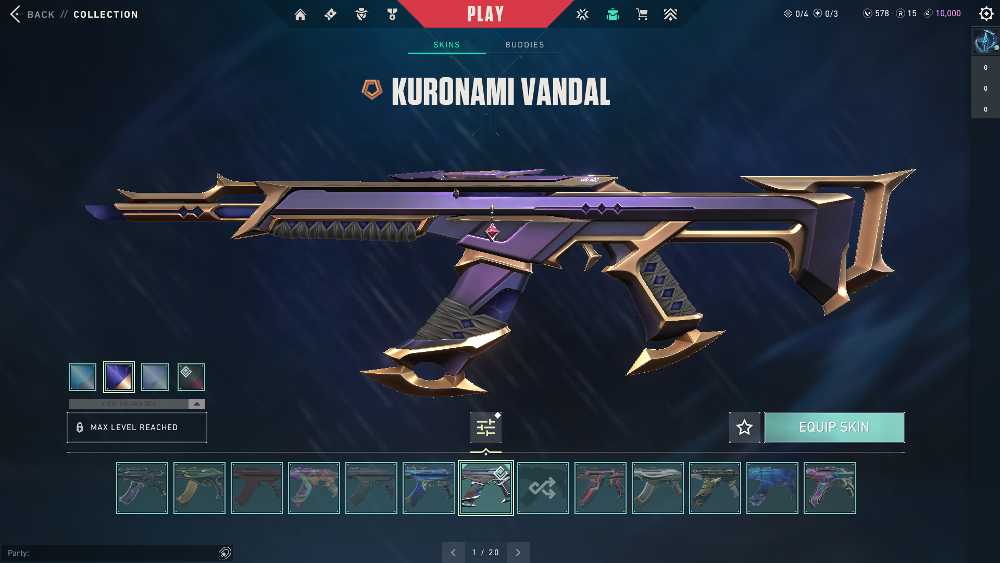1000x563 pixels.
Task: Choose the purple and gold variant swatch
Action: click(x=119, y=377)
